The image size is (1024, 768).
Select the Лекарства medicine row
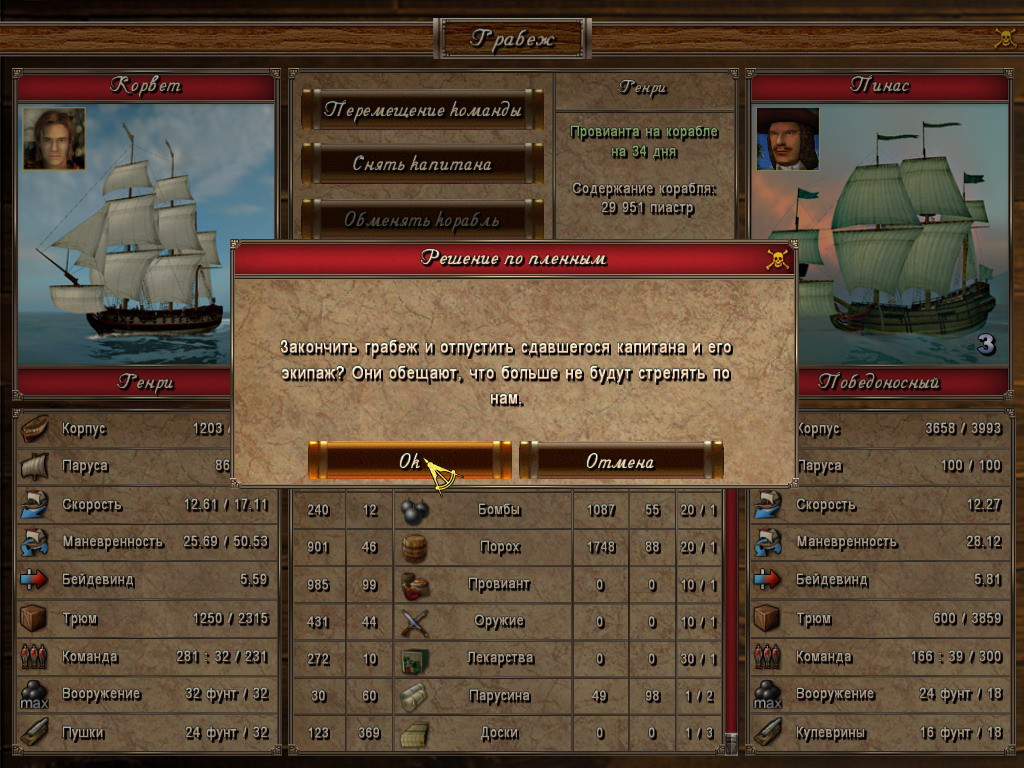tap(498, 658)
